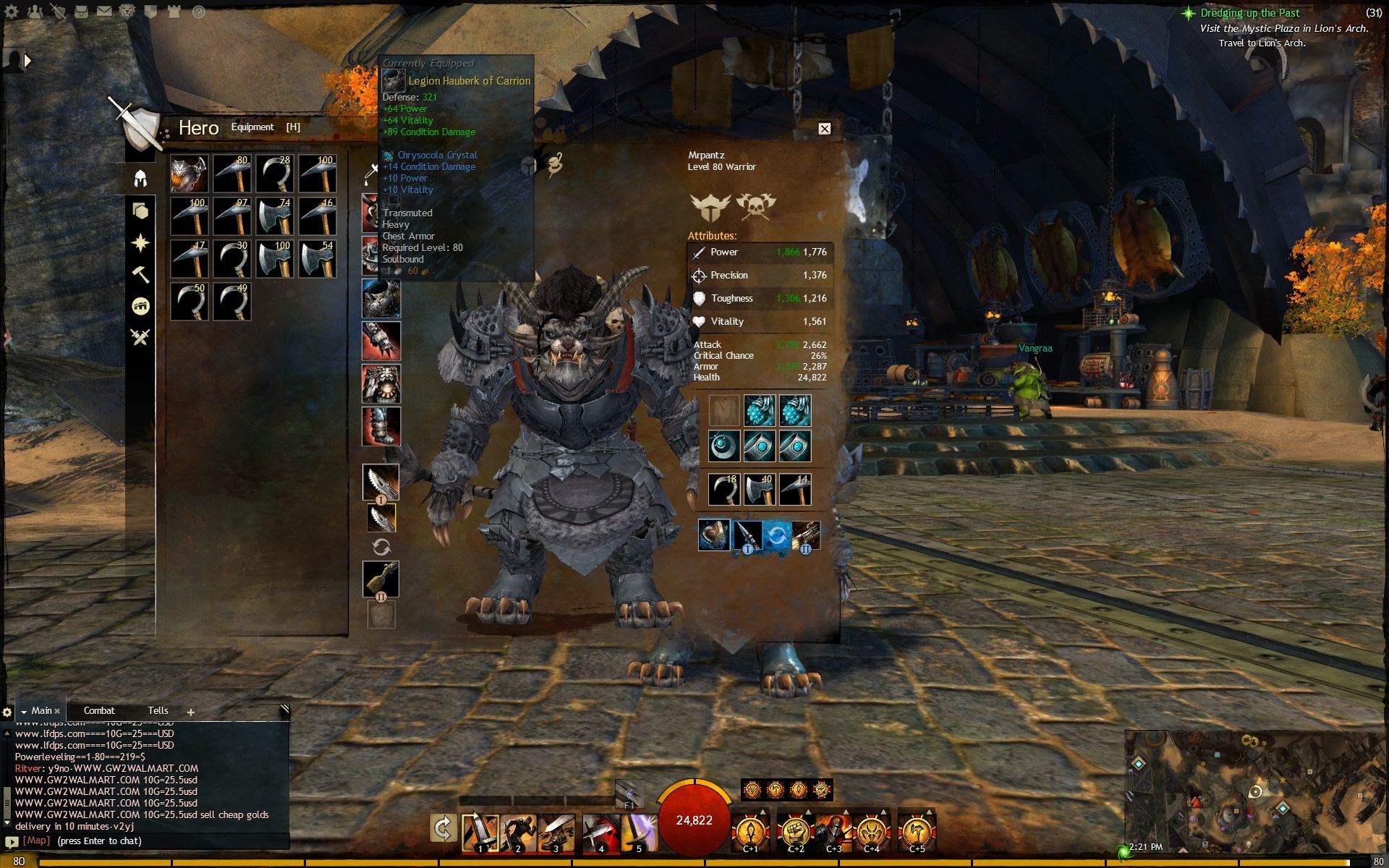Click the equipped boots armor slot

point(381,426)
